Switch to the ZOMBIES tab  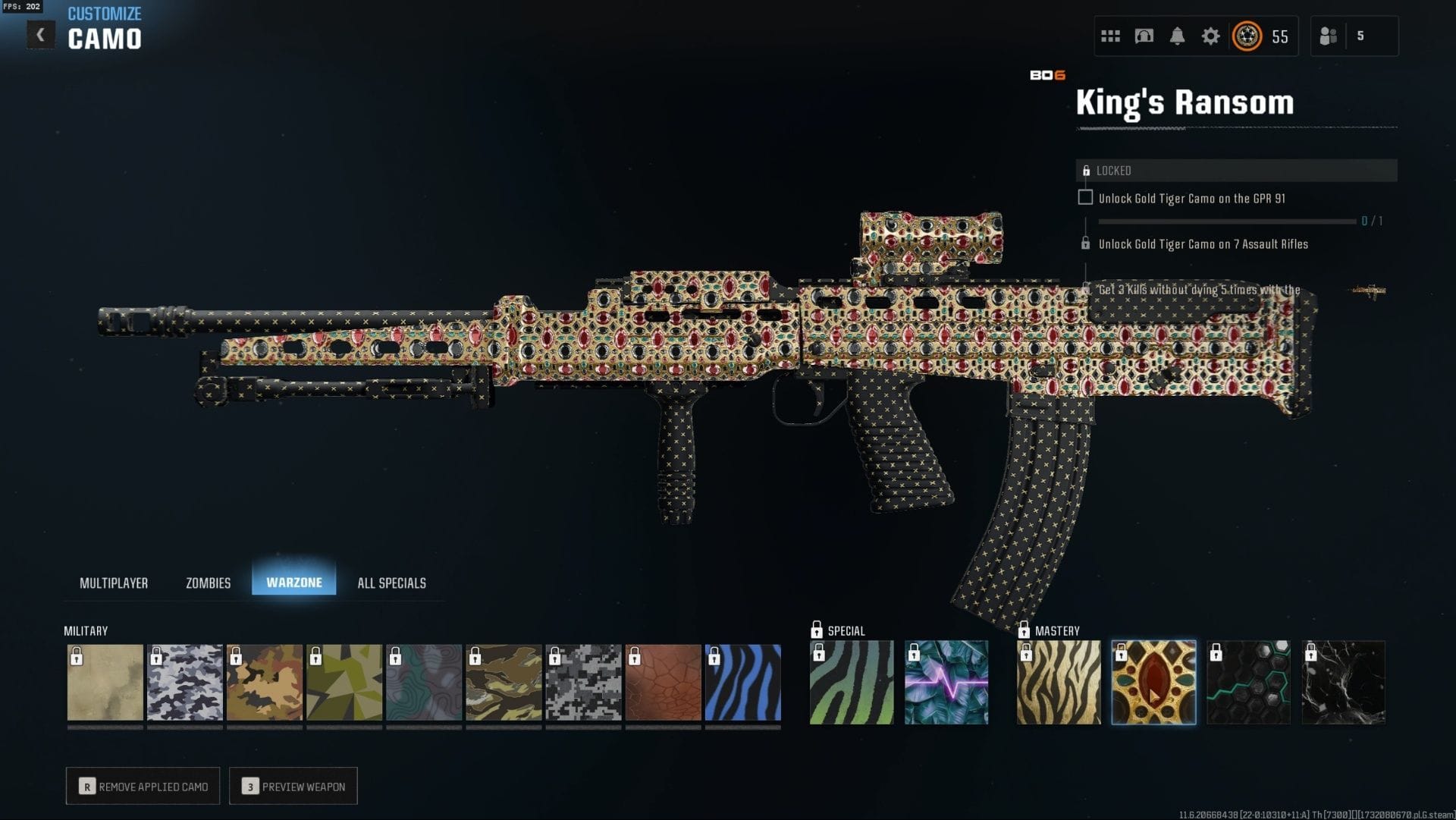coord(207,583)
